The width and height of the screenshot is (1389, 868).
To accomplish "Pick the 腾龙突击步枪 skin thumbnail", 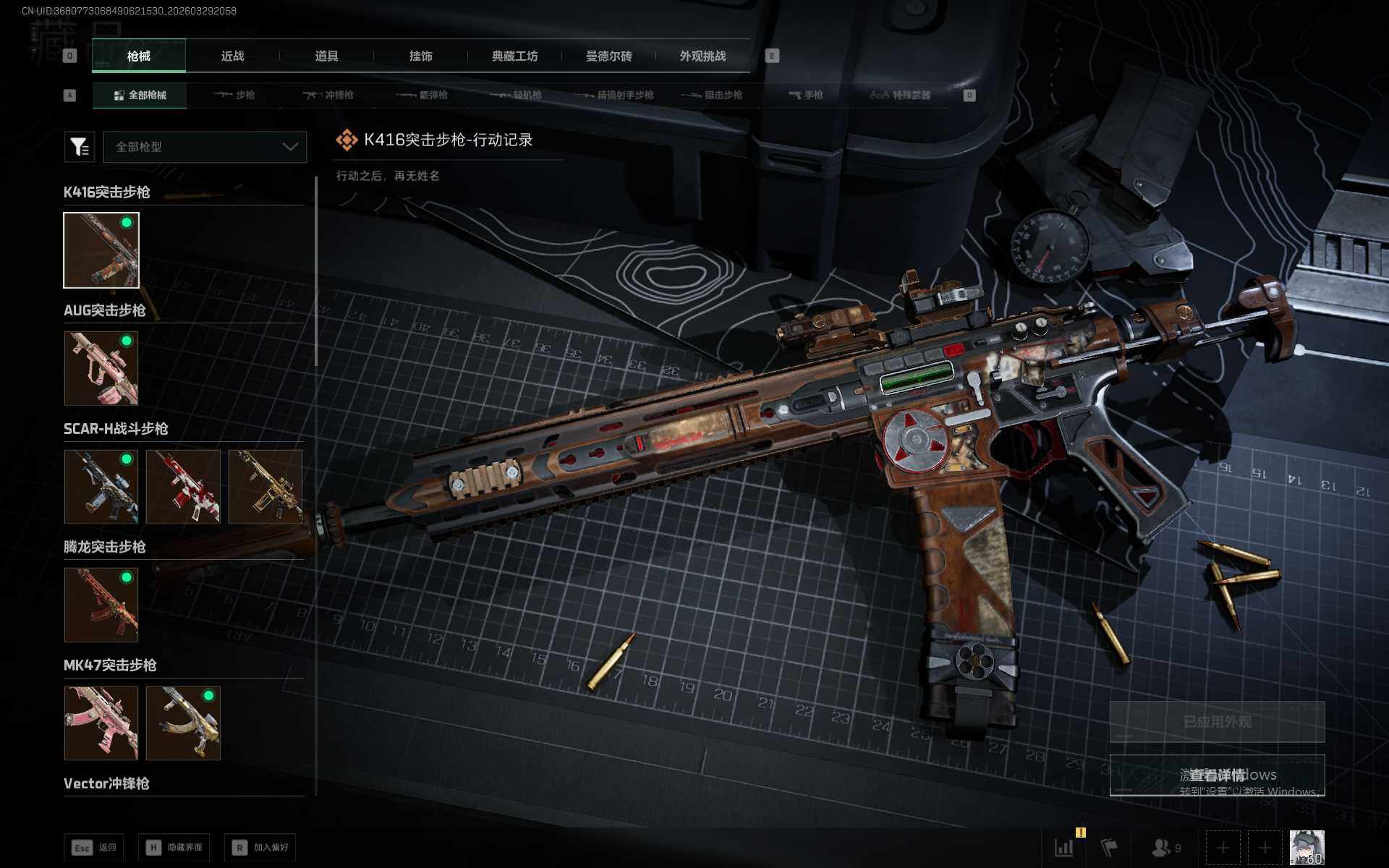I will pos(101,605).
